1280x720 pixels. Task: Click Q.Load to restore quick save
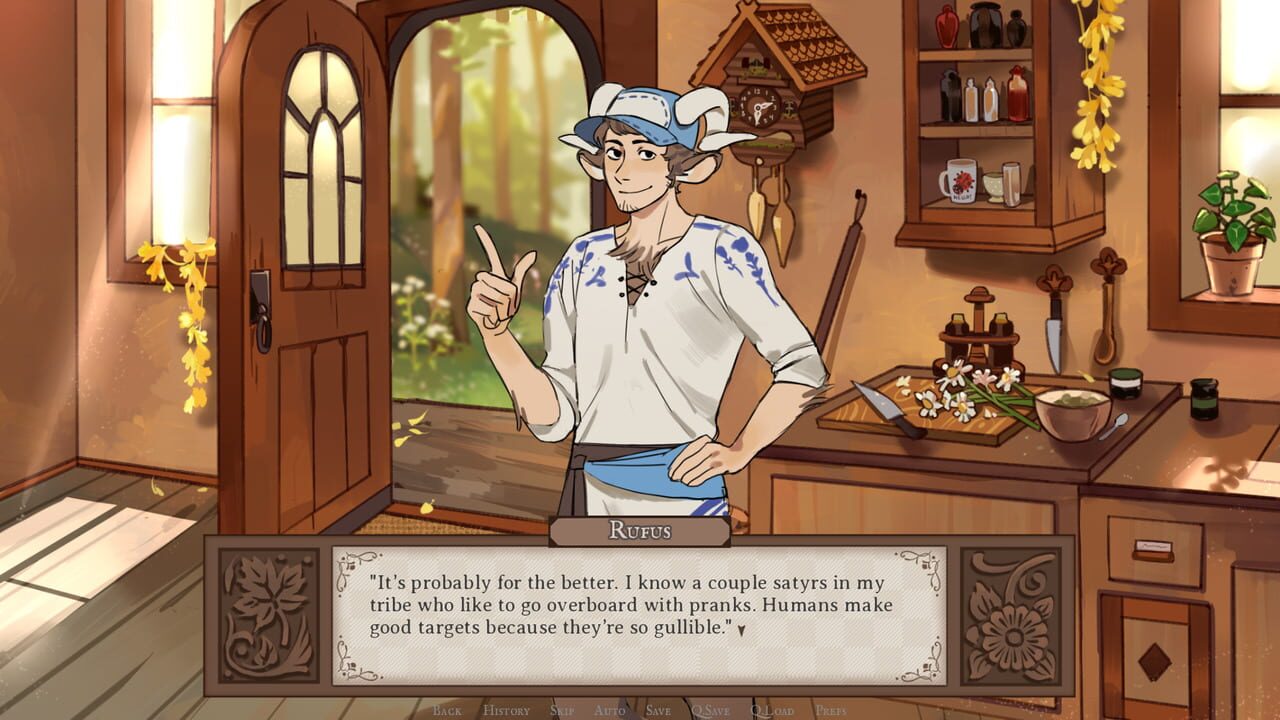(770, 712)
